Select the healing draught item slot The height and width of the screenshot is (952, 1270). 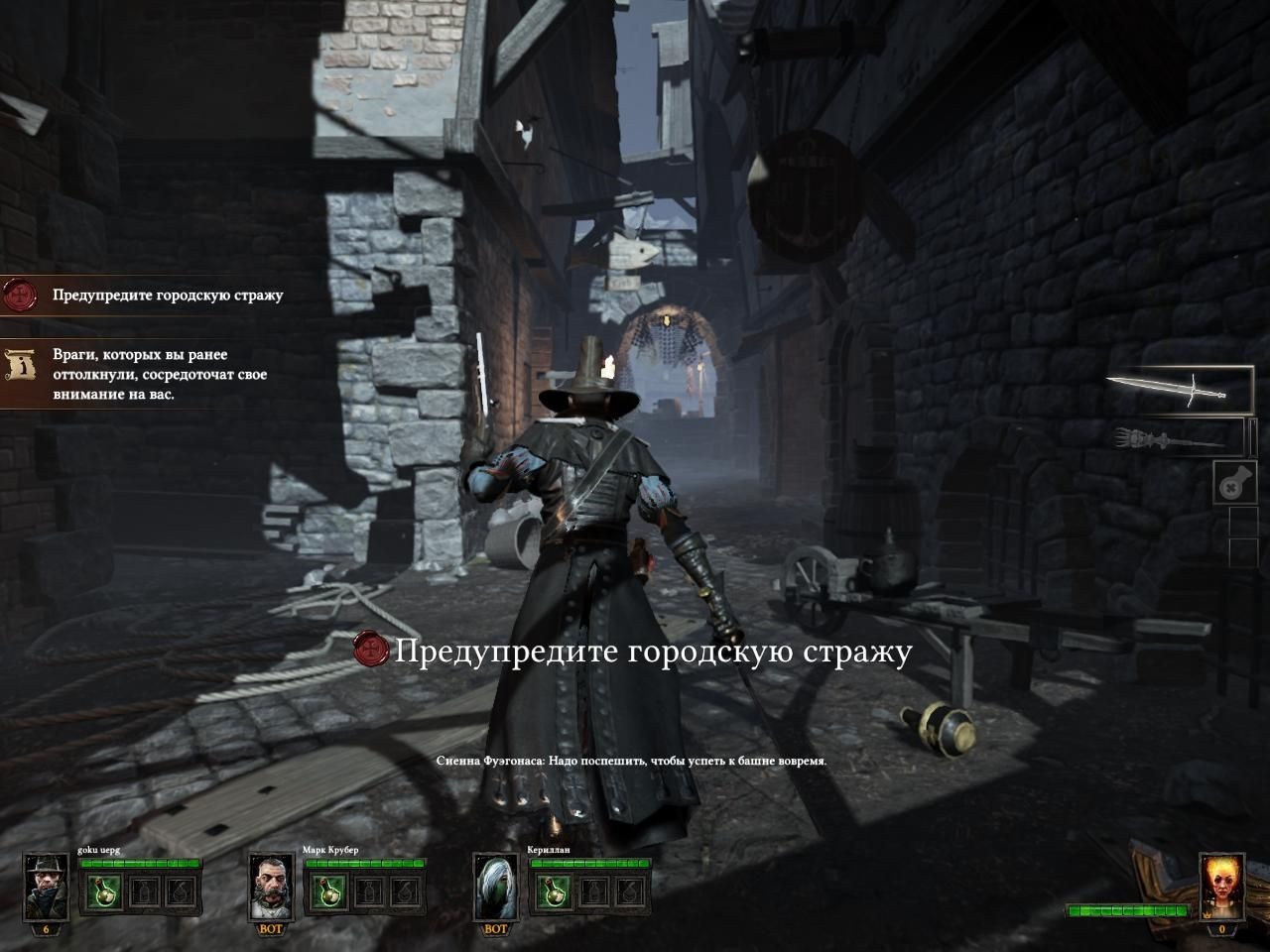pyautogui.click(x=1235, y=483)
